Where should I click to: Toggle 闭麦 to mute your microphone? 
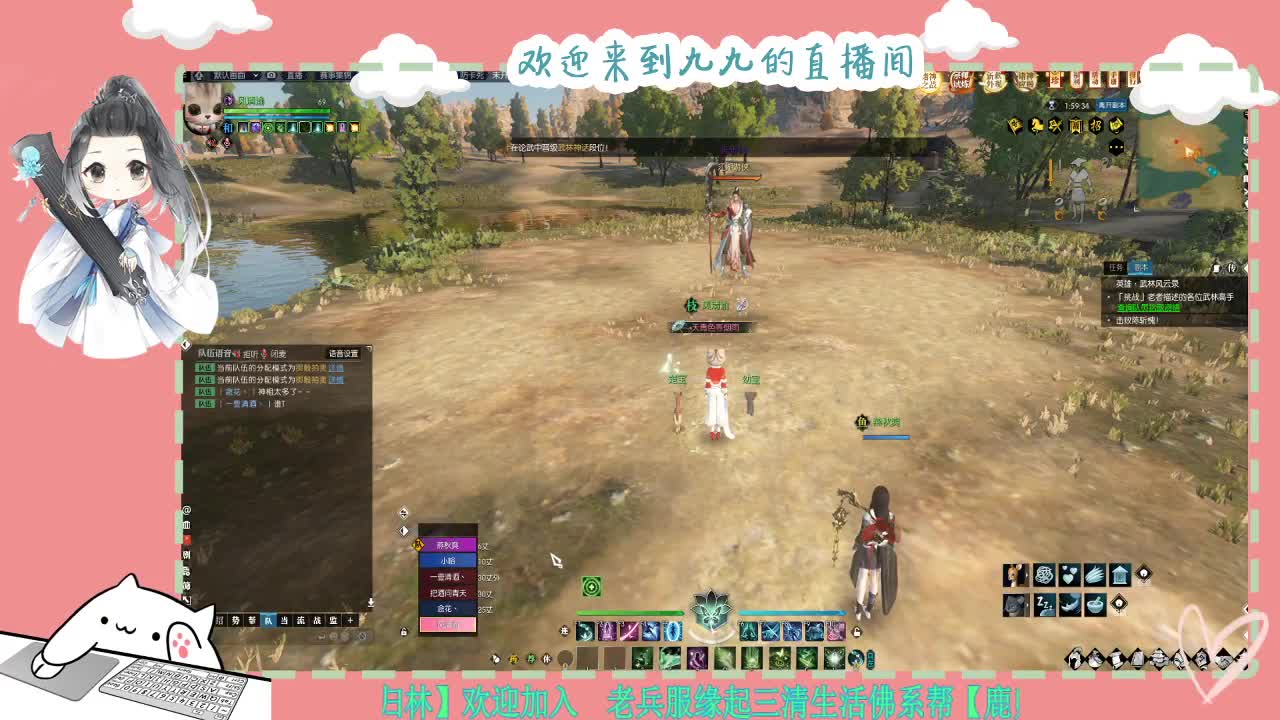pyautogui.click(x=279, y=353)
